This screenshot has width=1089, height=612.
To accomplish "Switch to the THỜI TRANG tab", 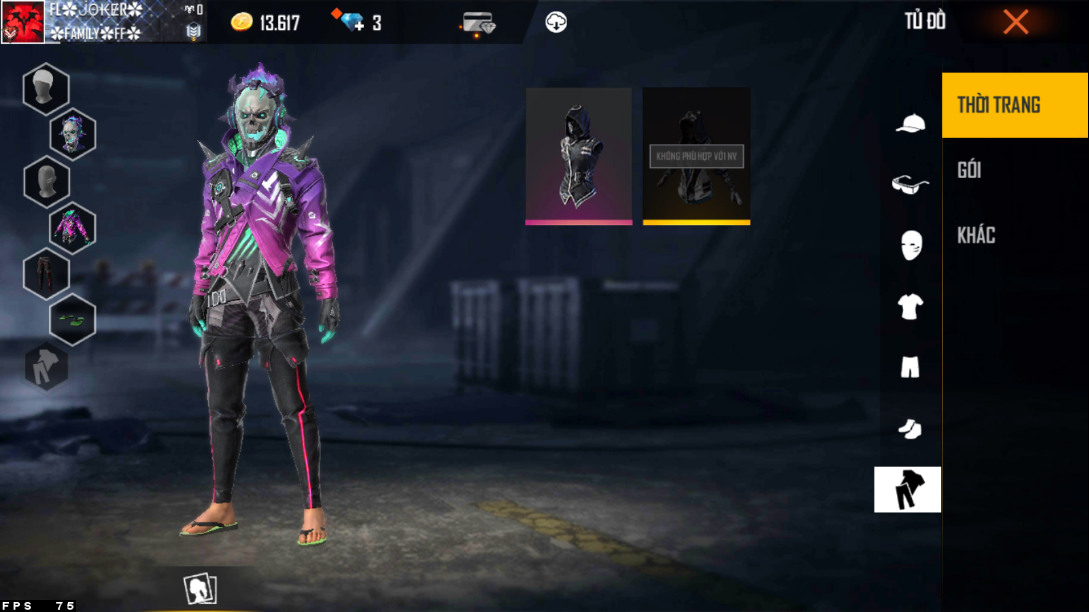I will click(x=1014, y=105).
